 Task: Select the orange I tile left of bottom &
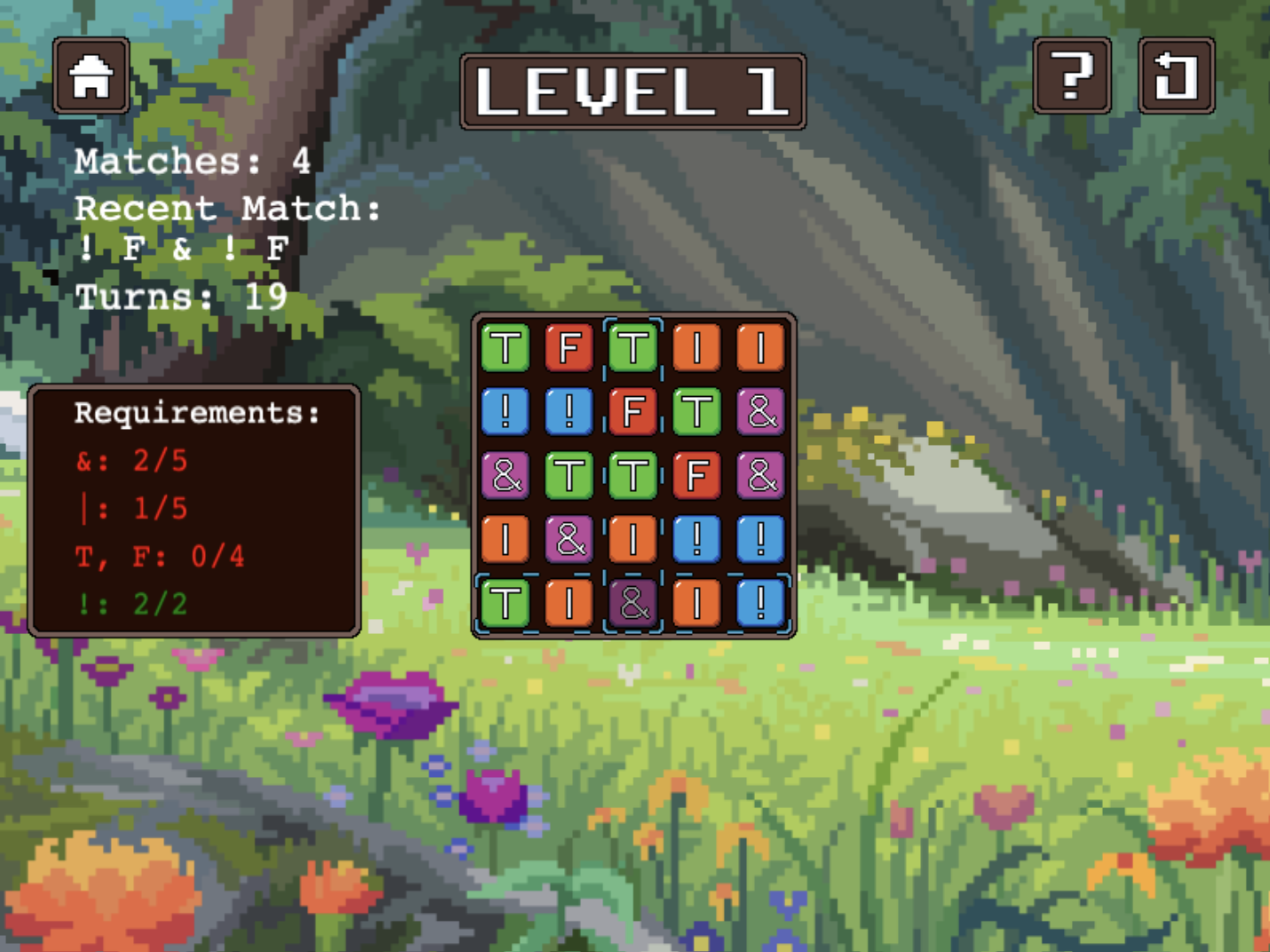tap(570, 601)
